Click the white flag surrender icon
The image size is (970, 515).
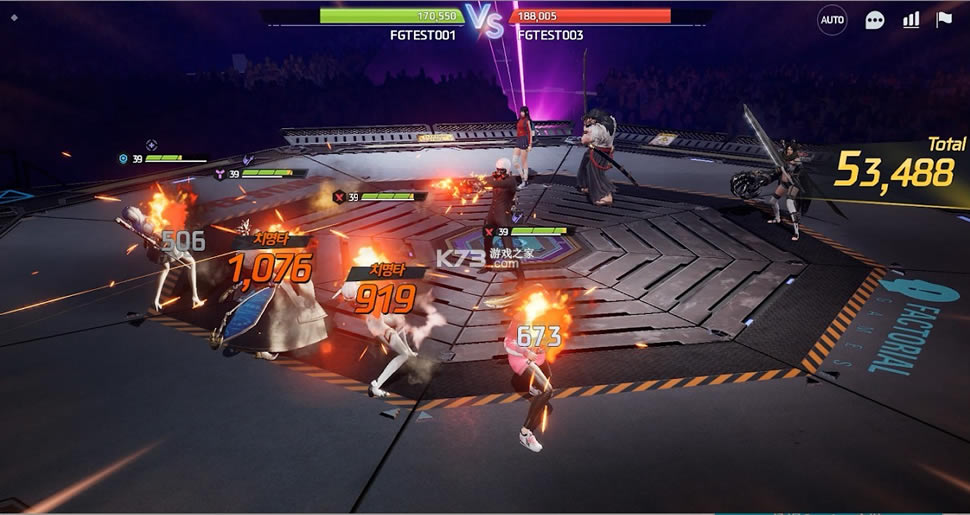(x=943, y=20)
